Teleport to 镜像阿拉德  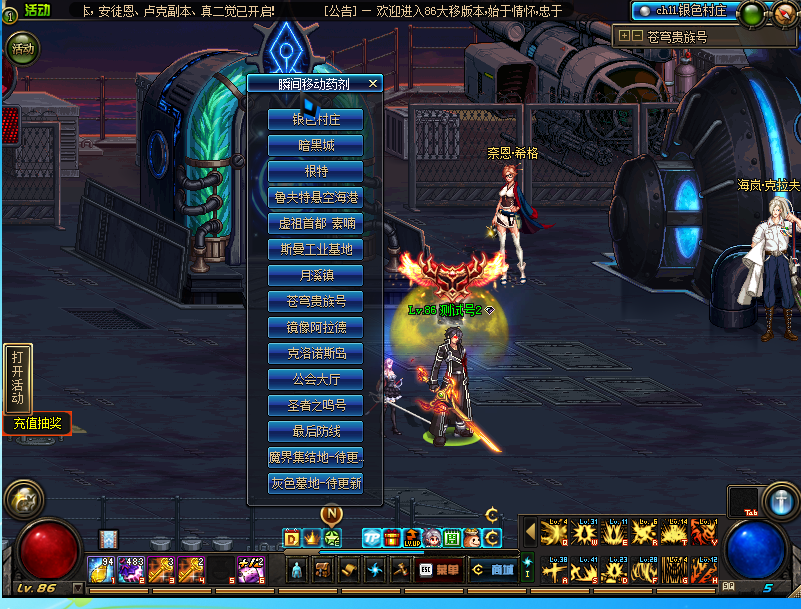tap(315, 327)
